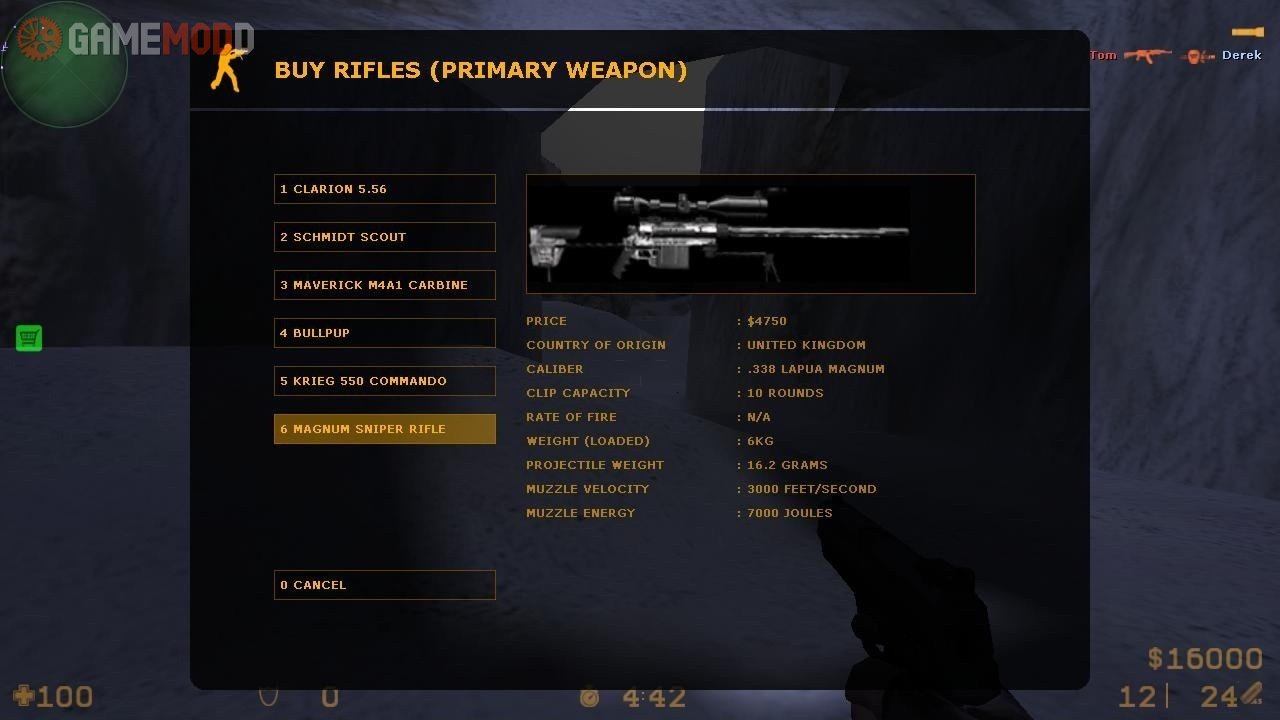1280x720 pixels.
Task: Click the green shopping cart buy-zone icon
Action: coord(29,338)
